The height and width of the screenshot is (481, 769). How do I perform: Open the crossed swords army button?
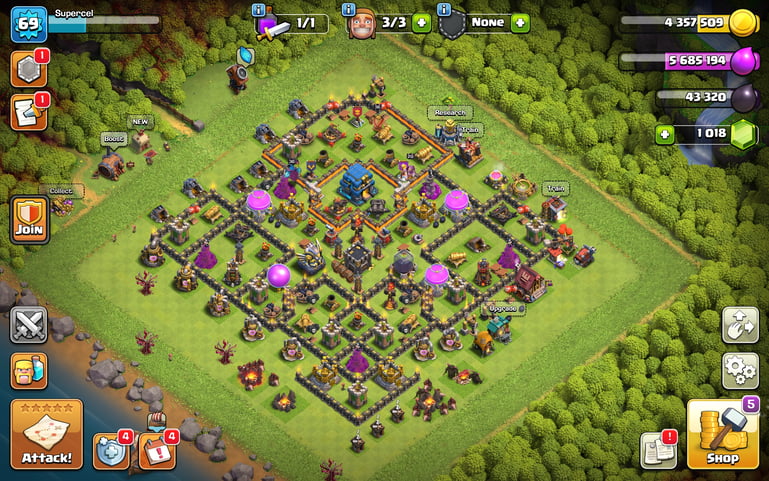click(29, 325)
